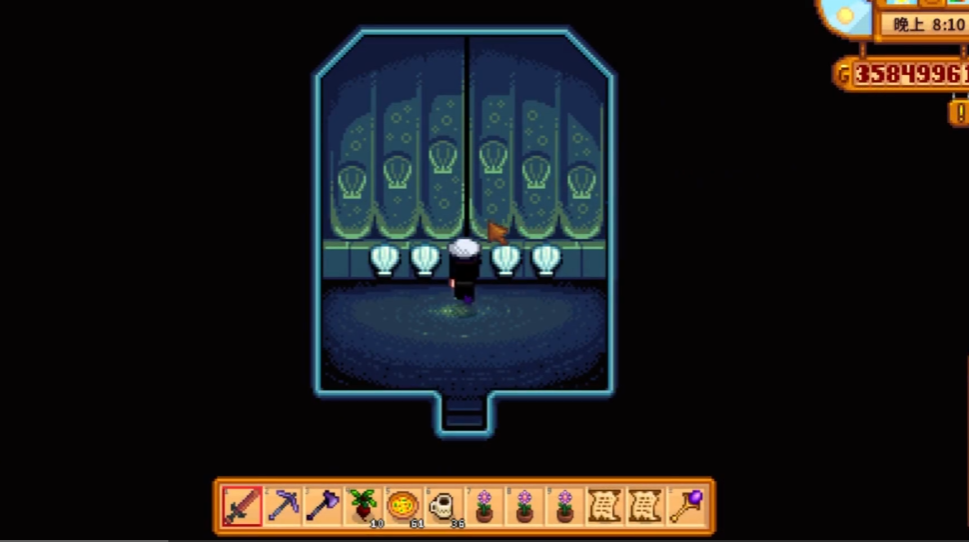Select the red sword in the hotbar
The height and width of the screenshot is (542, 969).
pyautogui.click(x=243, y=506)
